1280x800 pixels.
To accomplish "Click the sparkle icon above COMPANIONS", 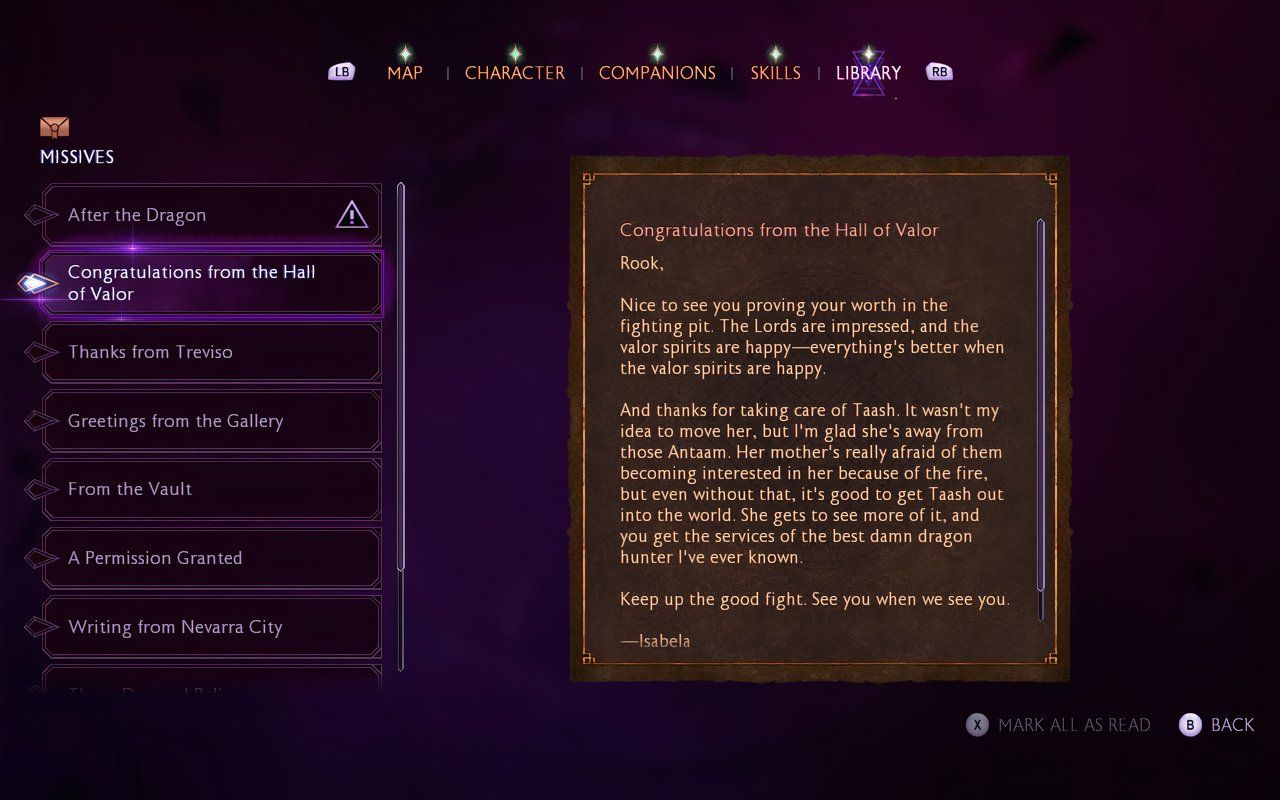I will click(x=657, y=56).
